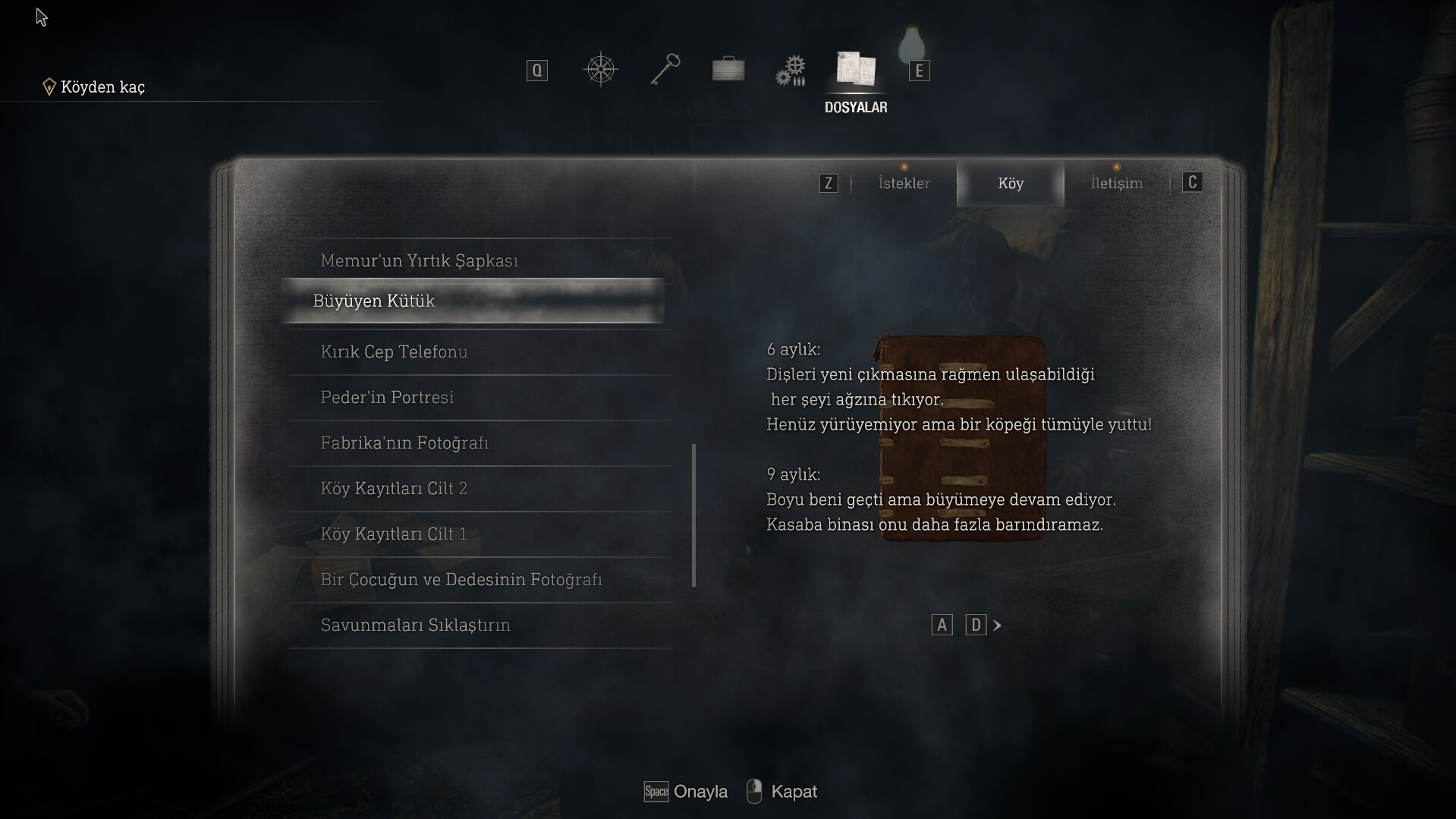Open the Kırık Cep Telefonu entry
The image size is (1456, 819).
[x=394, y=351]
